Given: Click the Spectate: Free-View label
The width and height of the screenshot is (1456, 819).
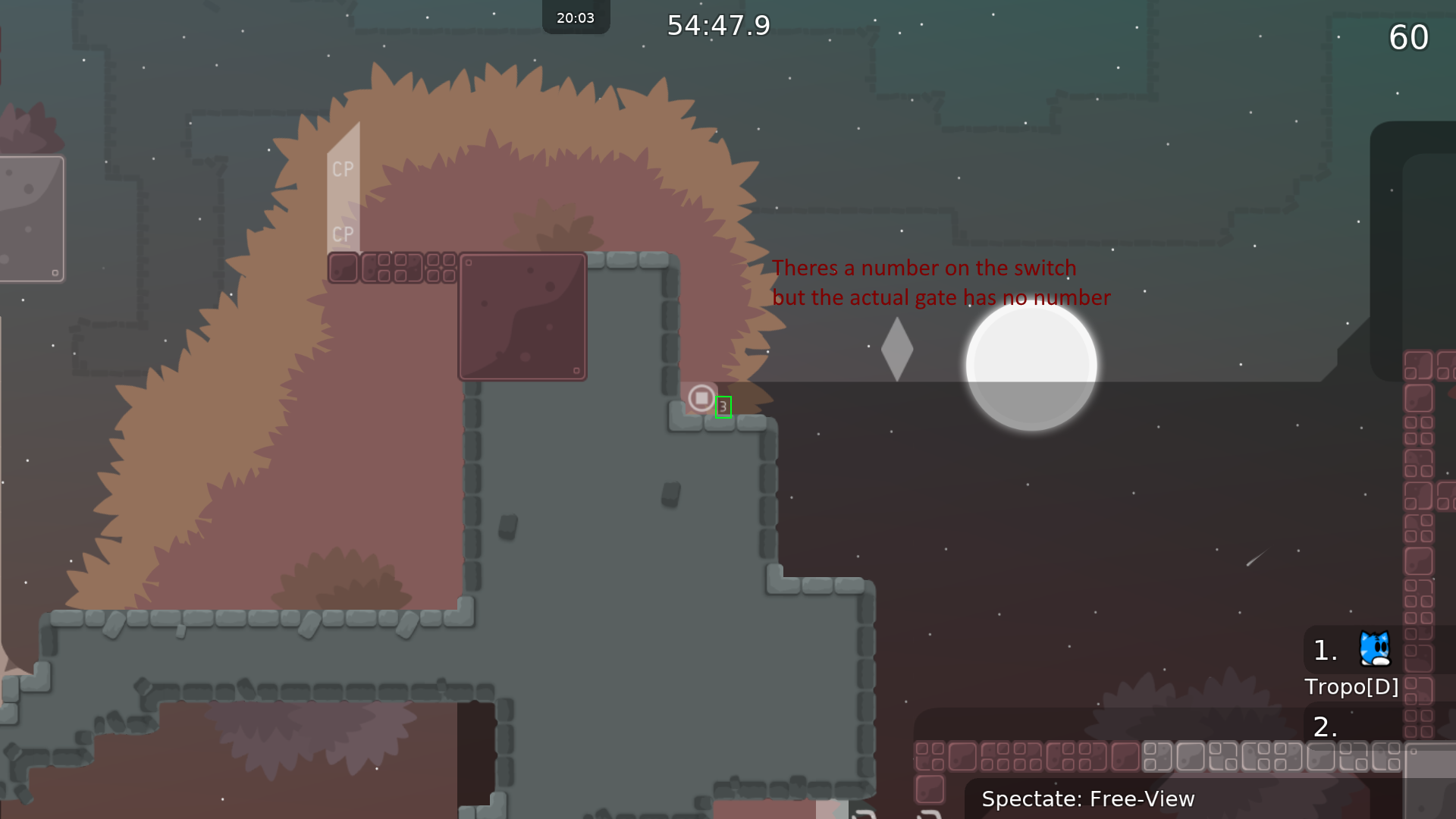Looking at the screenshot, I should pos(1087,799).
